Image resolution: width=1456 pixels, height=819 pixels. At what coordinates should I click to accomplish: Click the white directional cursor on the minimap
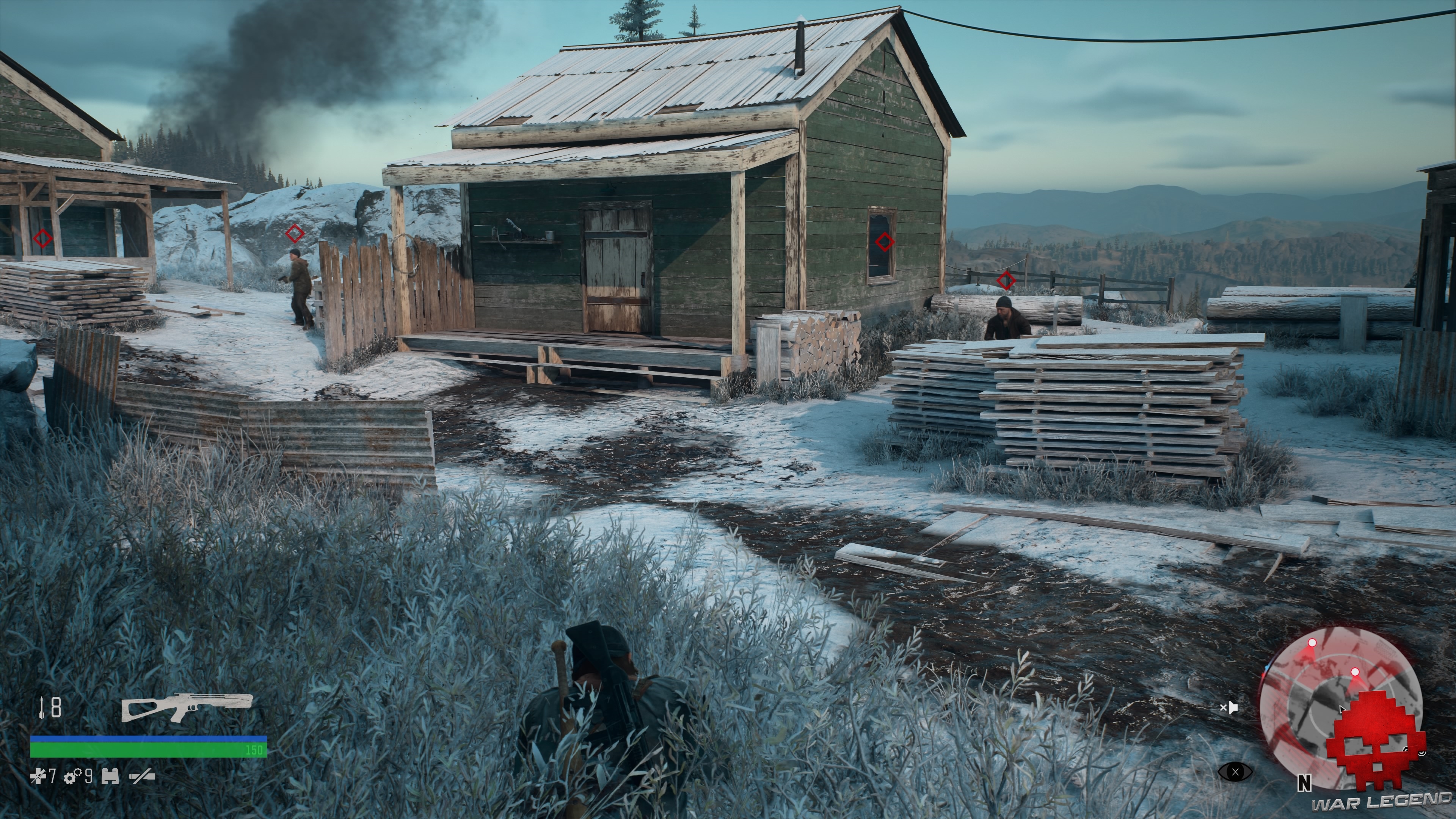tap(1342, 709)
